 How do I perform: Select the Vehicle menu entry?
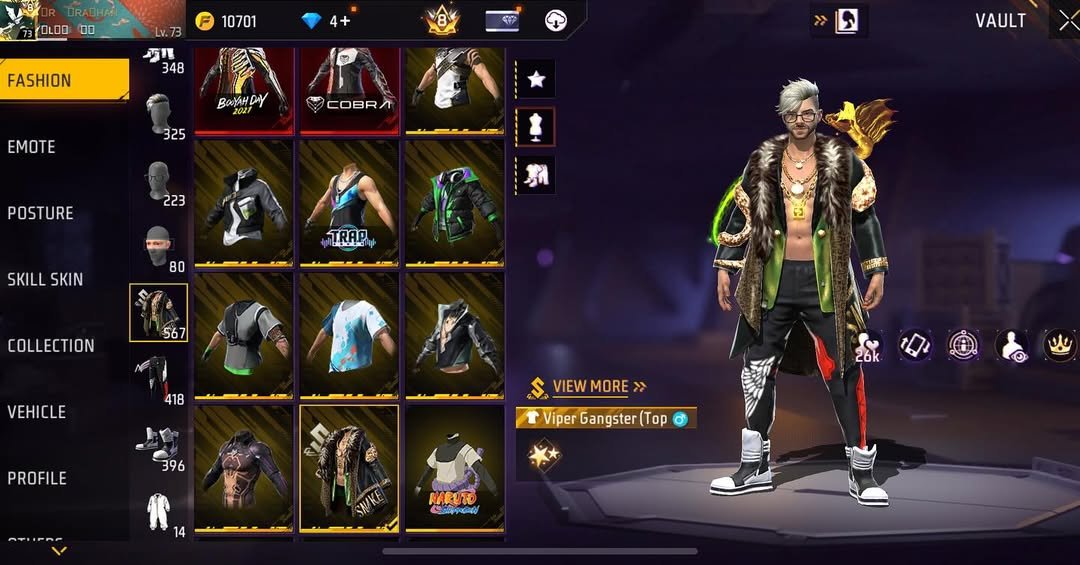[36, 412]
